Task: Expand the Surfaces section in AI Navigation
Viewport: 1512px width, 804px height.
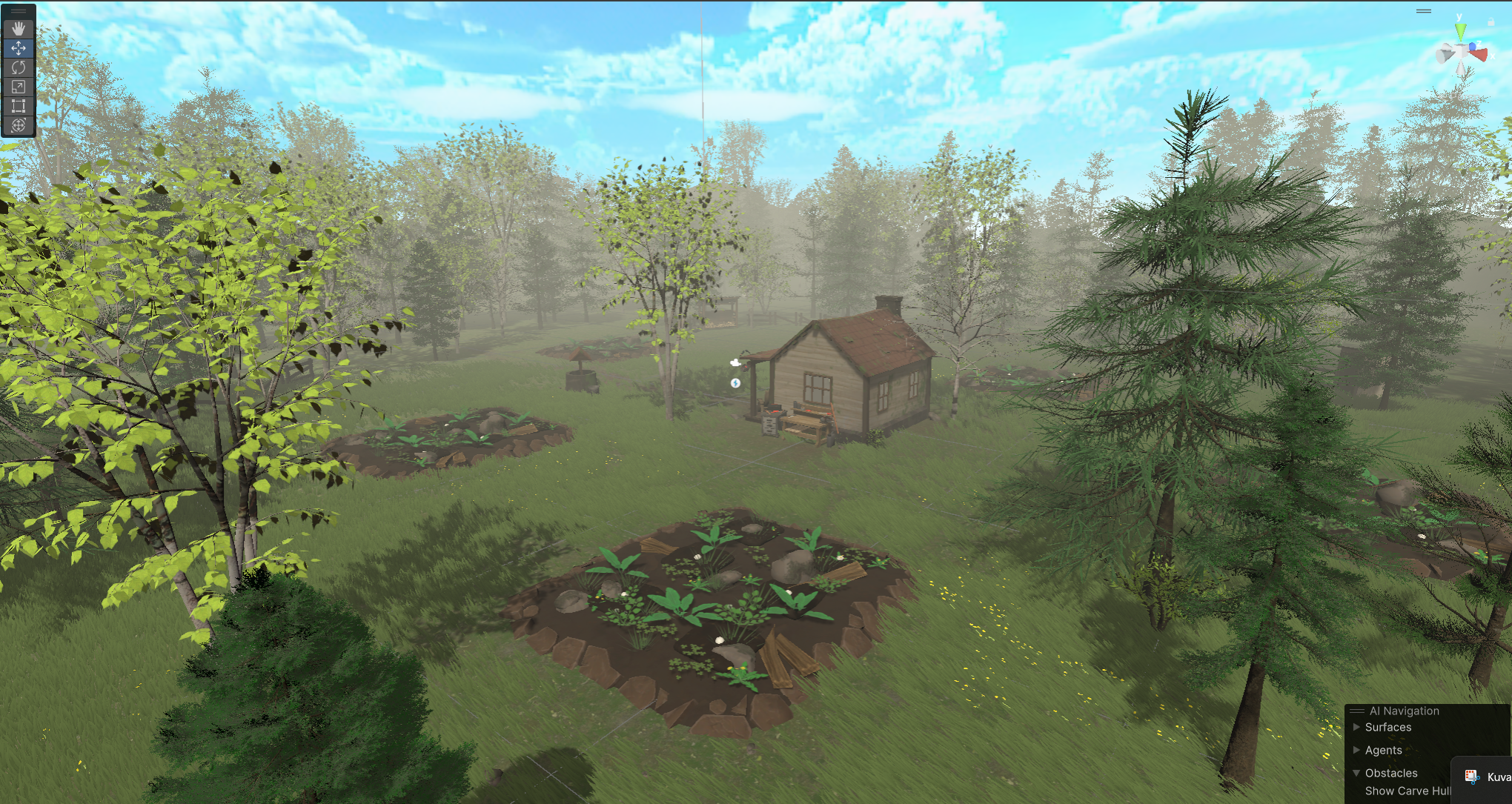Action: (1356, 727)
